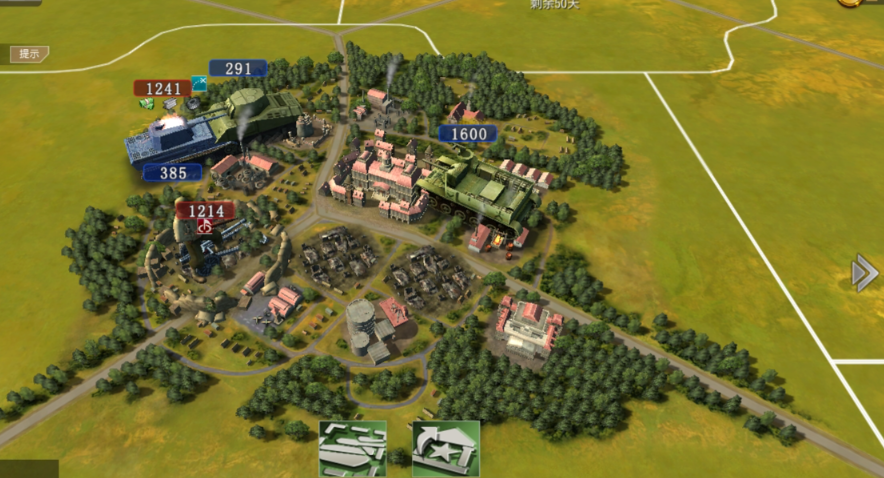
Task: Open the city district layout icon
Action: click(352, 447)
